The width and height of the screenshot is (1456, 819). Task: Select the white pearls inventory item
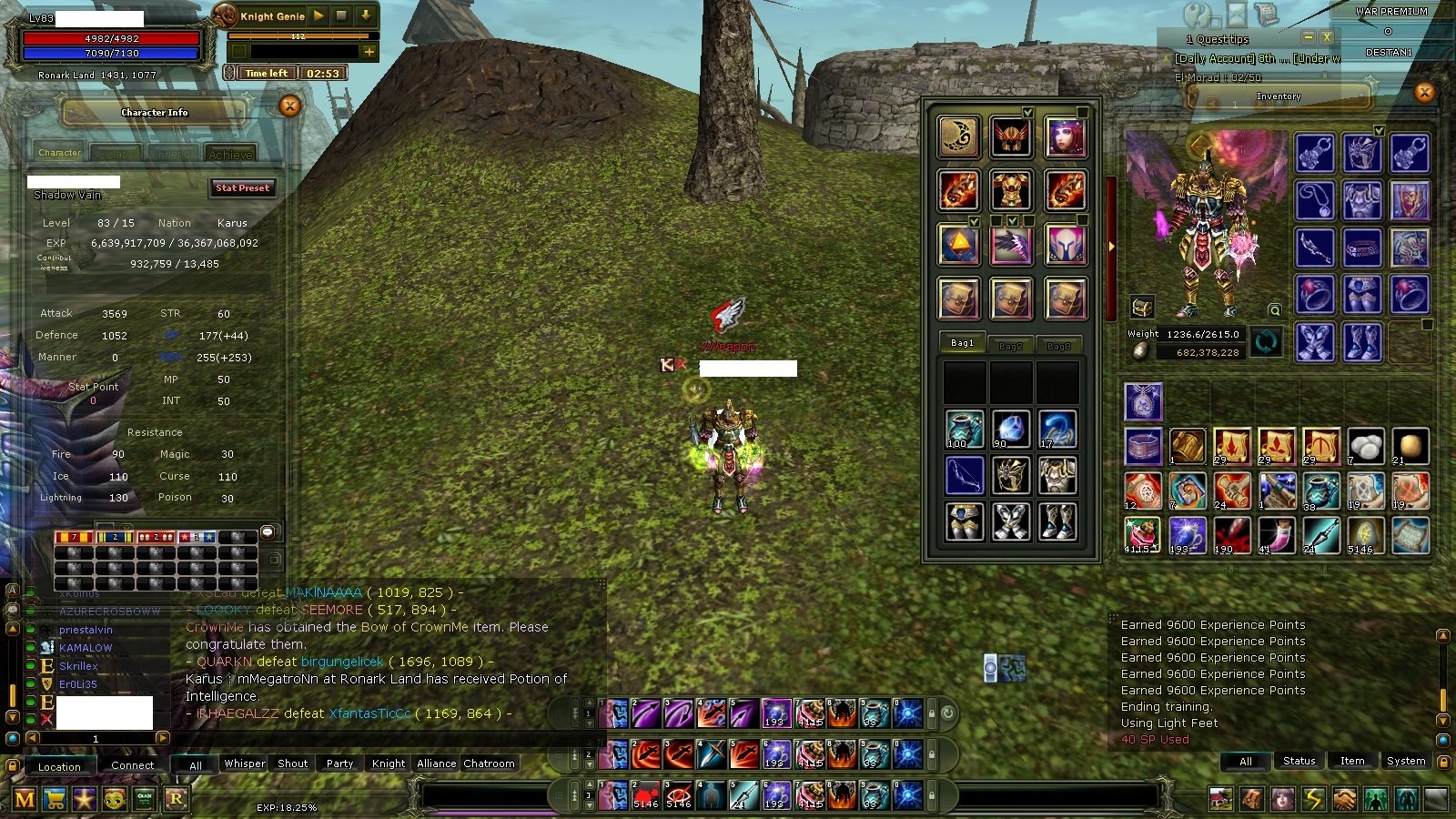[x=1365, y=446]
